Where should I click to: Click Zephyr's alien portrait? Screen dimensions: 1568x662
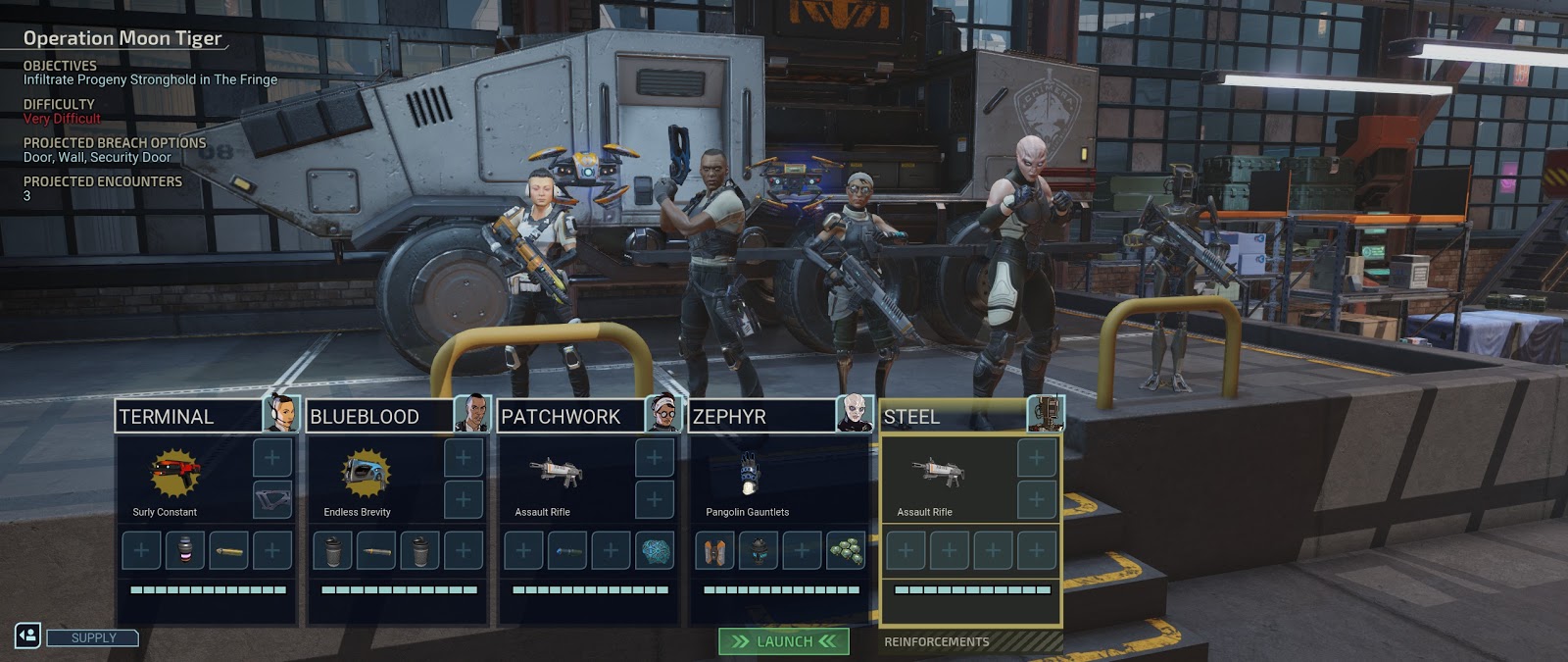855,414
